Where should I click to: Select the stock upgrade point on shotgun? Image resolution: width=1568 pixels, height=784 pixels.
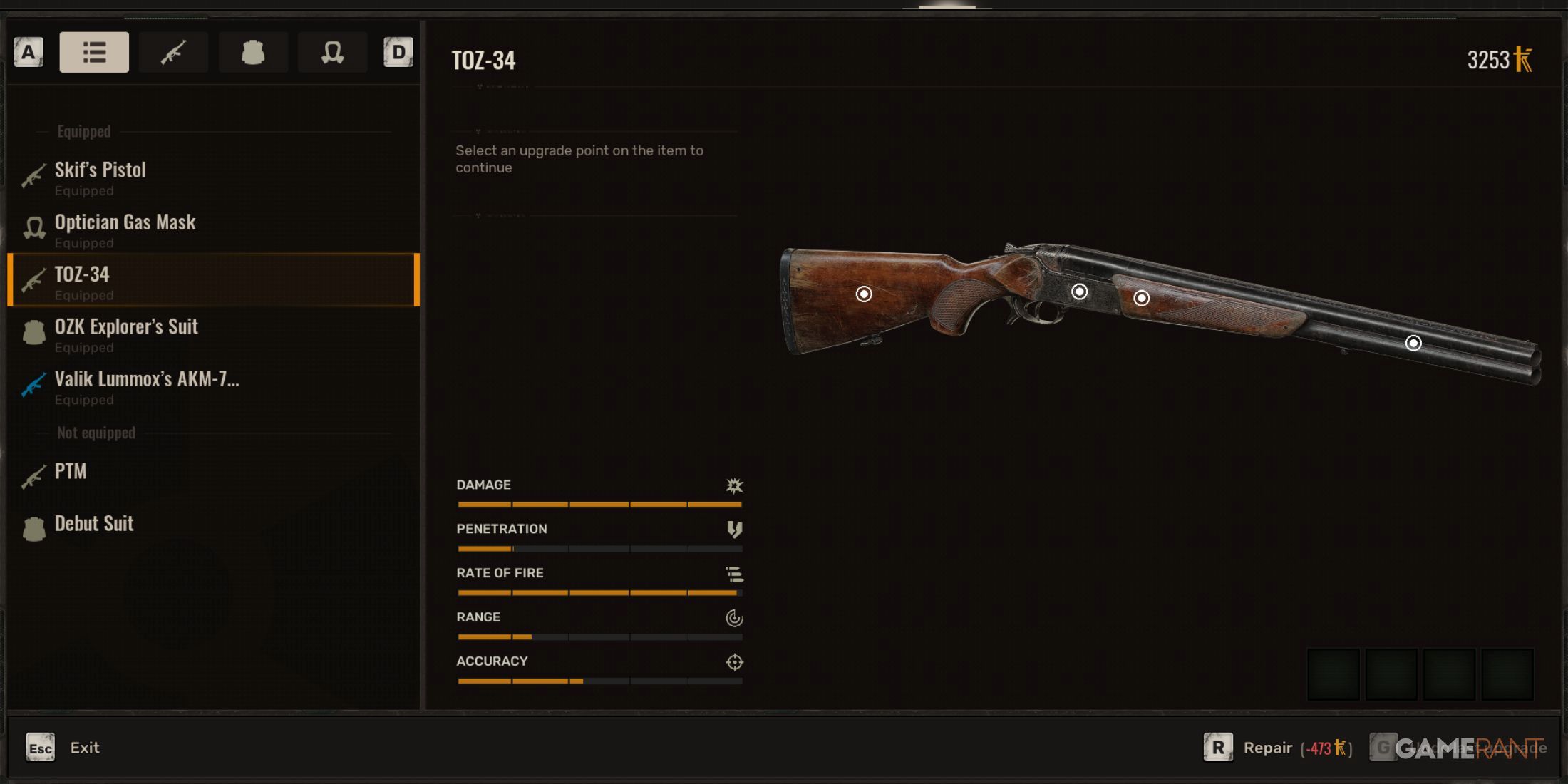(864, 294)
